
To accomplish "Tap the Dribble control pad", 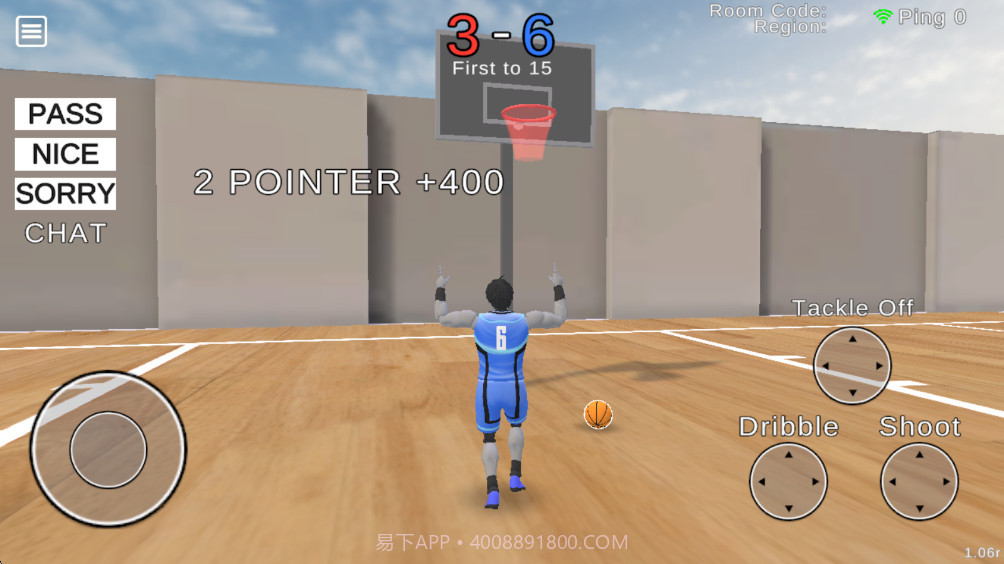I will pyautogui.click(x=788, y=482).
